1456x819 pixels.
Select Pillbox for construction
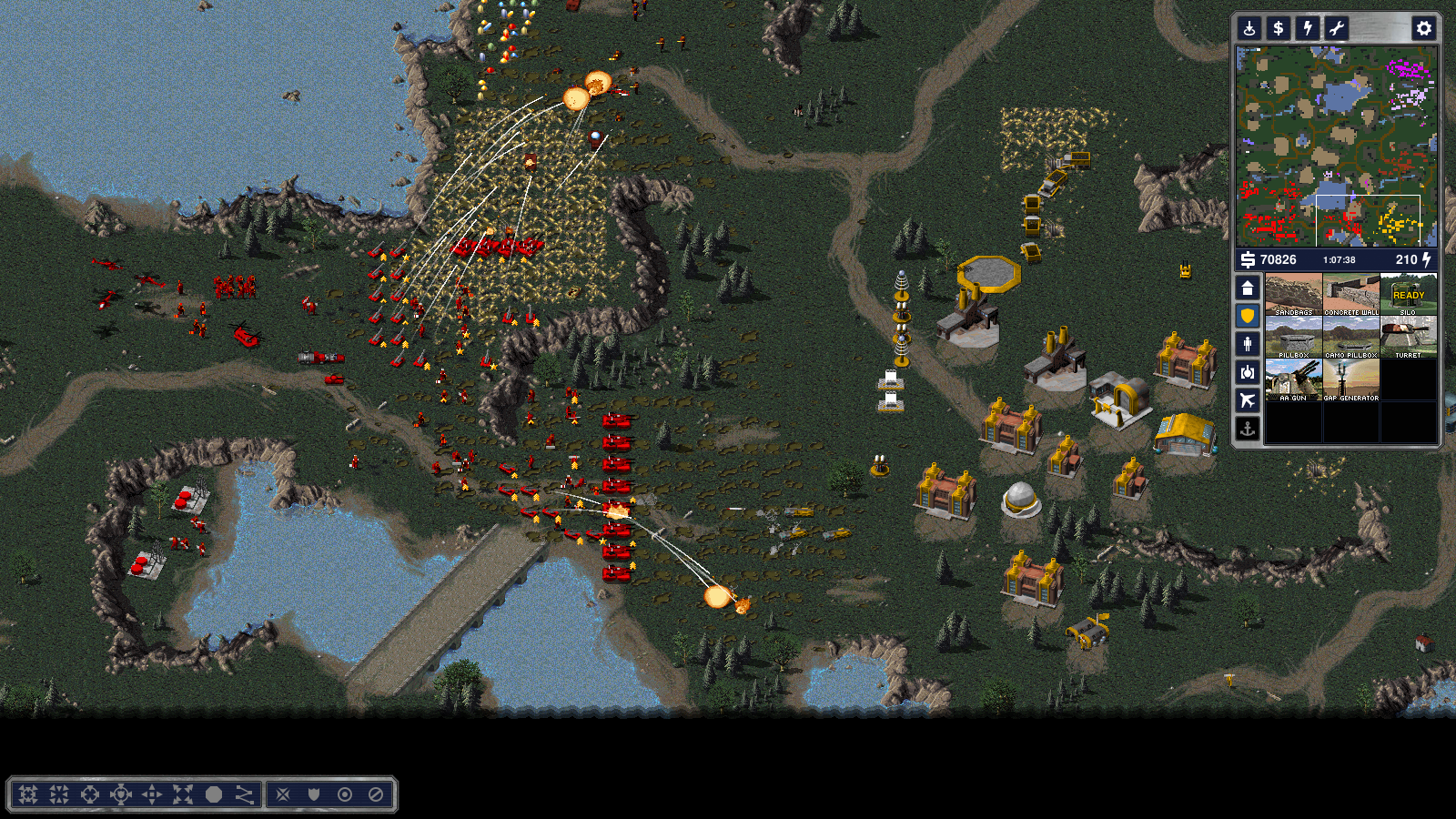coord(1293,337)
